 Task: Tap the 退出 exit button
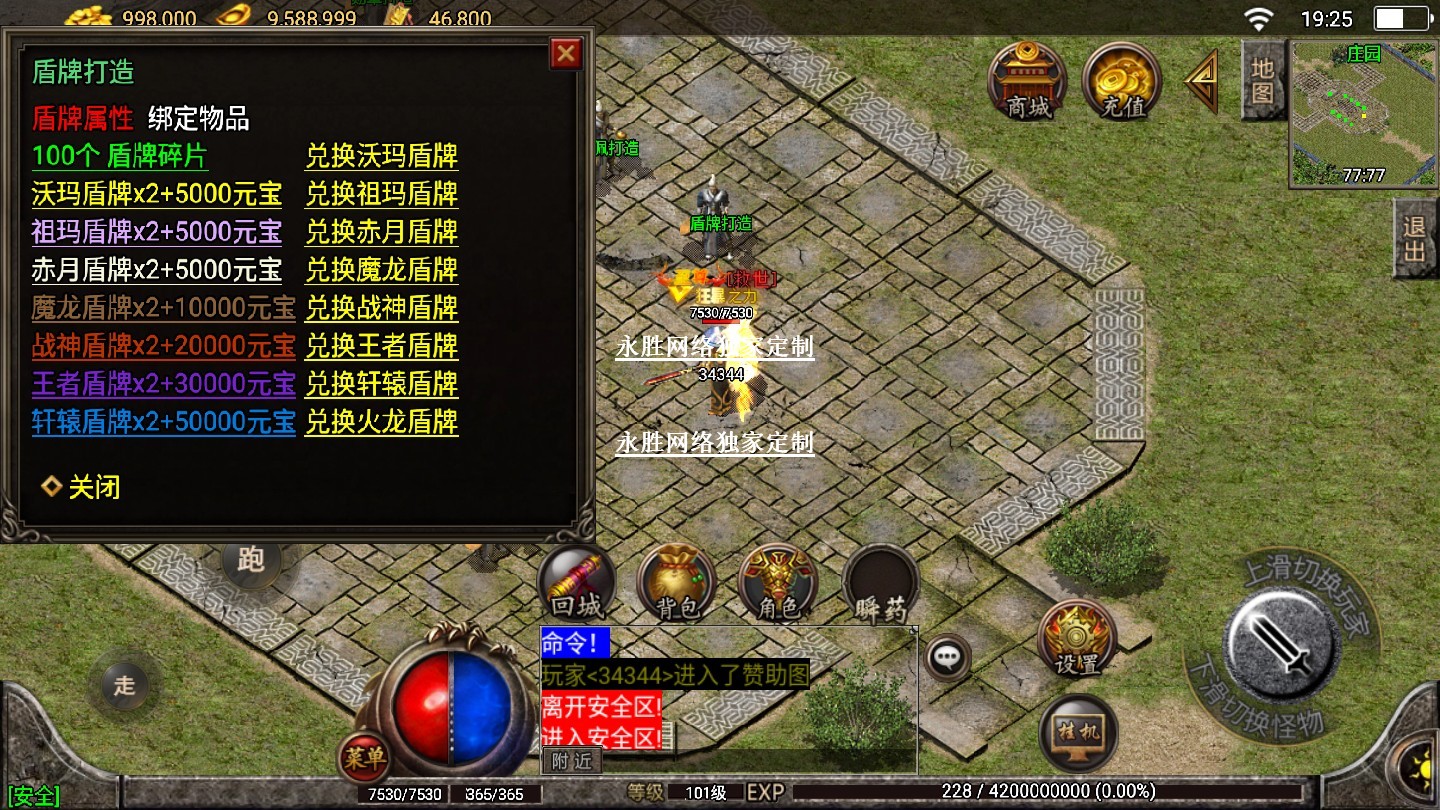tap(1415, 238)
